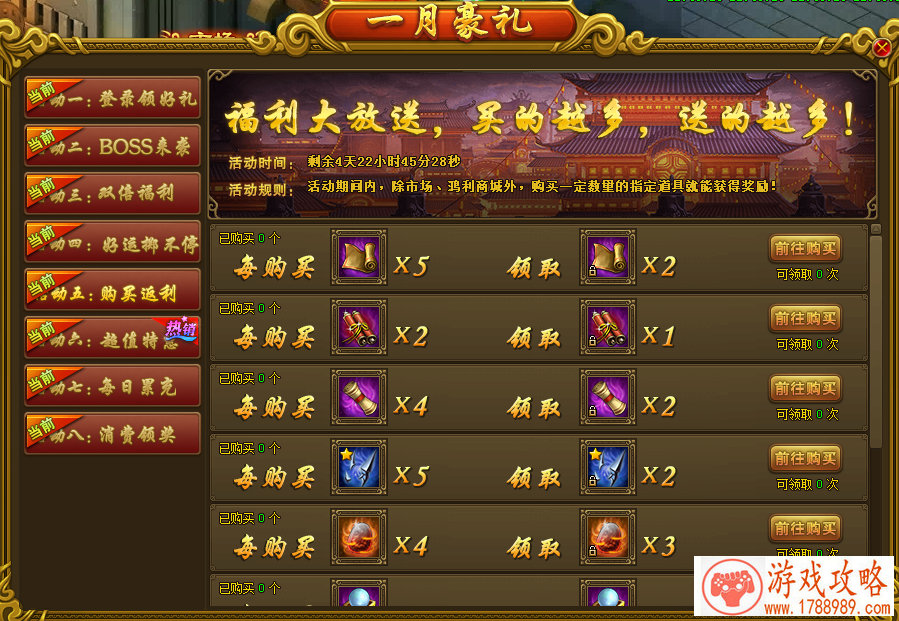Click the offer list's vertical scrollbar
899x621 pixels.
point(876,340)
